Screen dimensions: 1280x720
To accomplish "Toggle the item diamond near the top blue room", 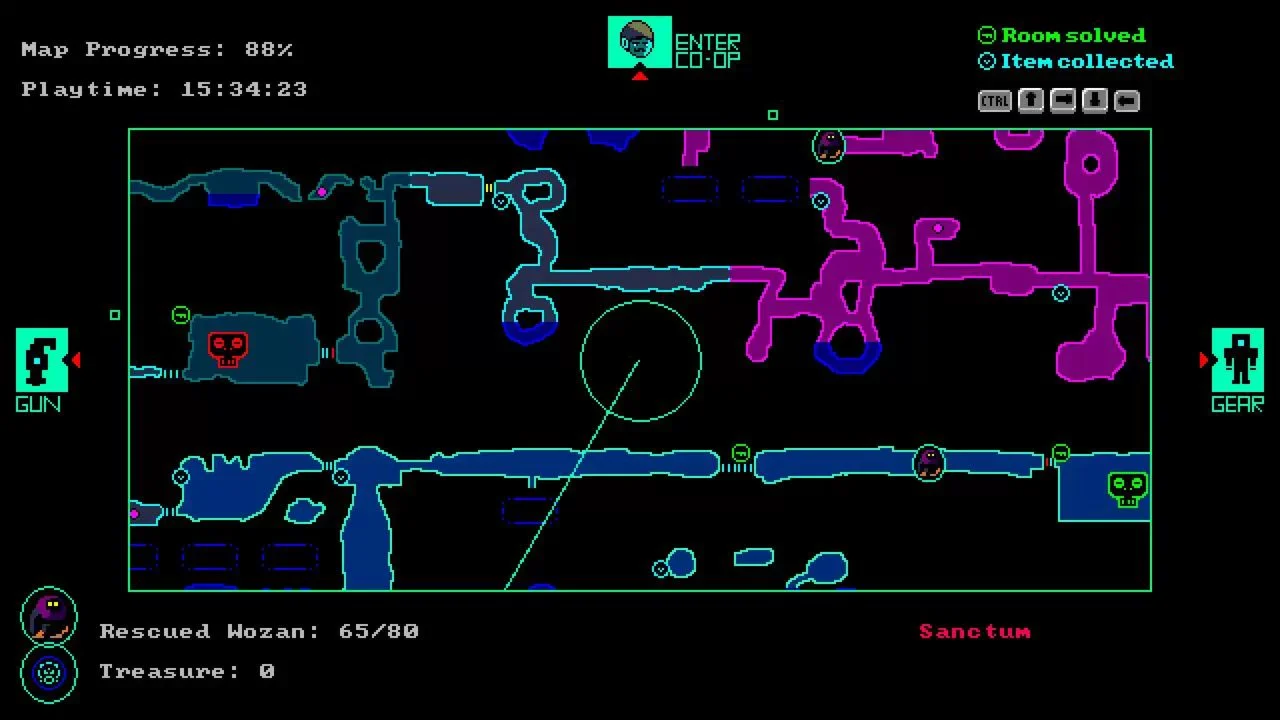I will tap(499, 201).
